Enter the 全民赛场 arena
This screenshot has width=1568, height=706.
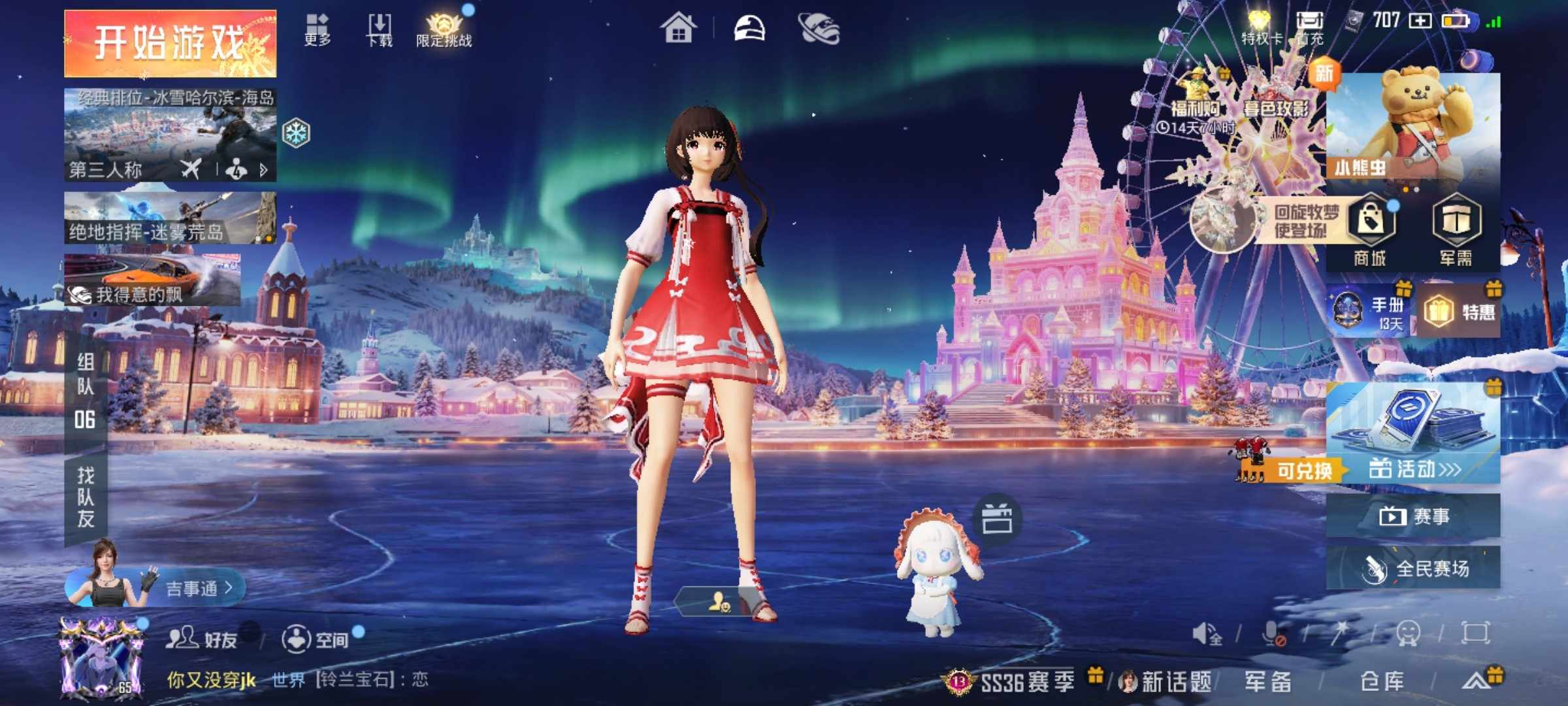1413,567
